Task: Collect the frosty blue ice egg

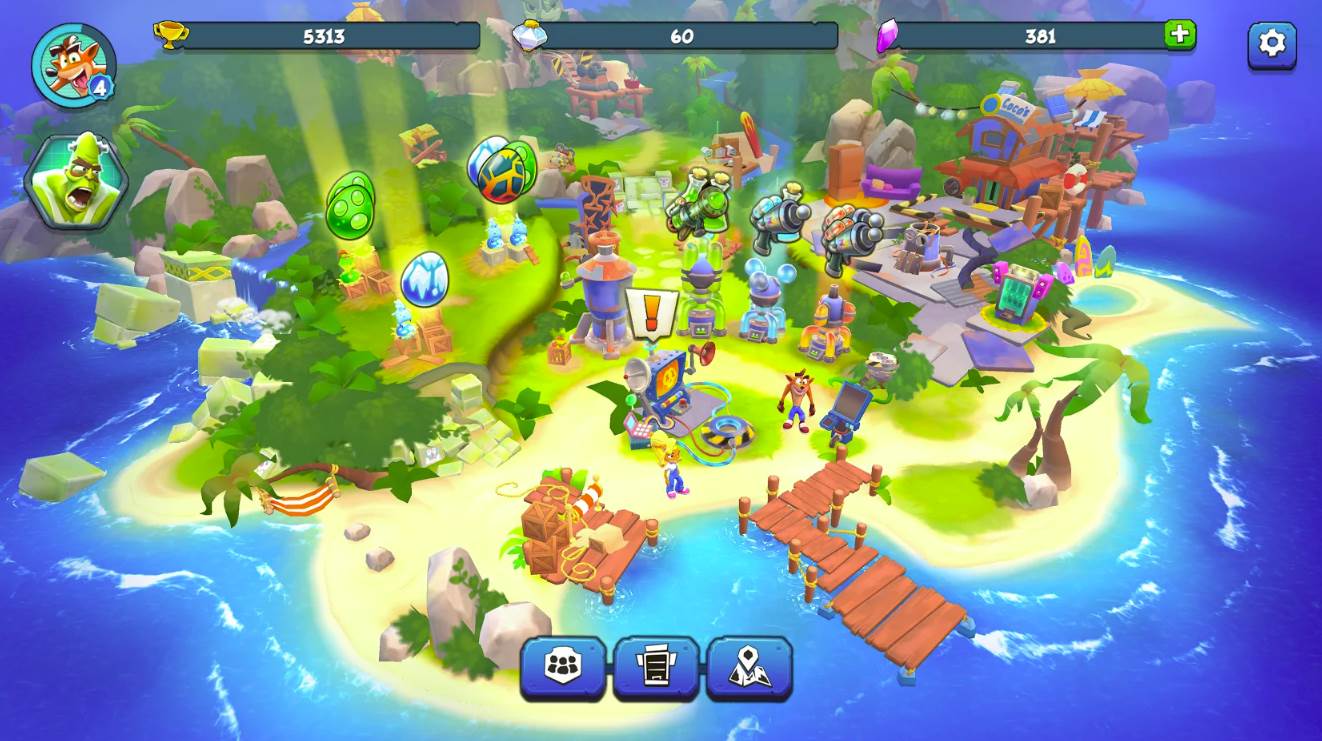Action: coord(425,279)
